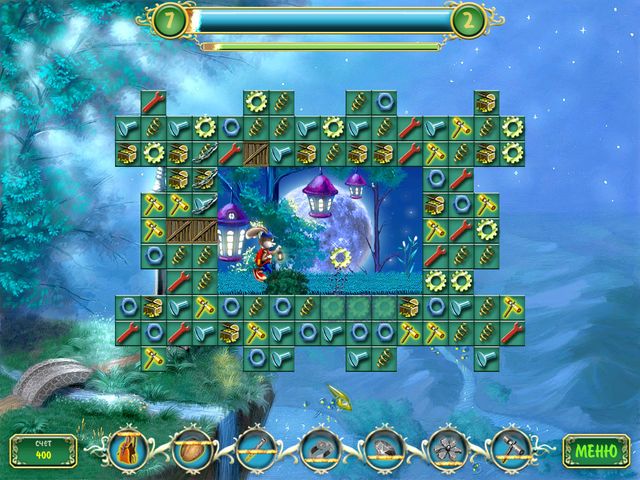Select the treasure chest tile in the top row
This screenshot has height=480, width=640.
pyautogui.click(x=487, y=101)
